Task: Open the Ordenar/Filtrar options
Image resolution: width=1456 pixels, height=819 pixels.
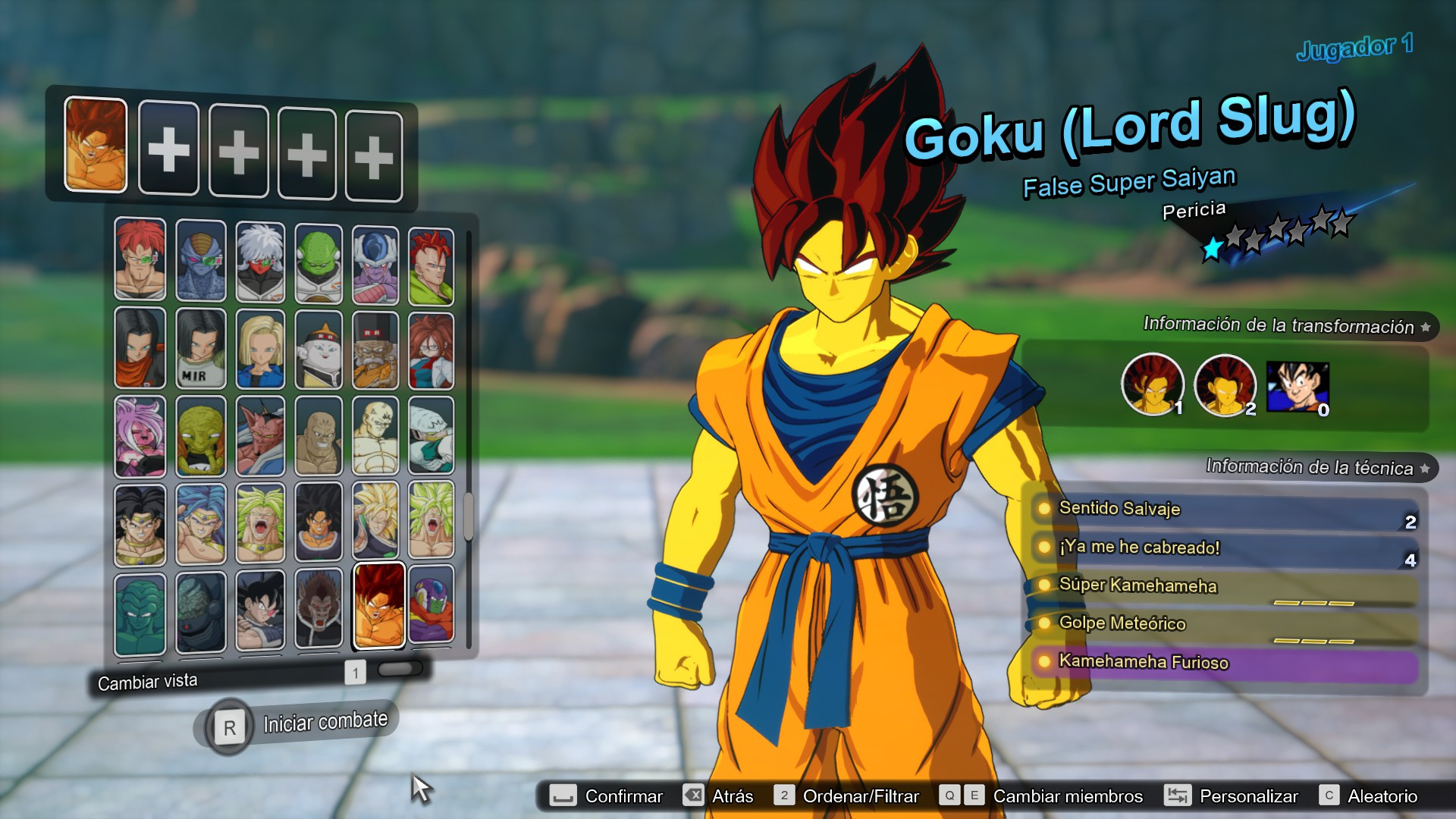Action: click(861, 796)
